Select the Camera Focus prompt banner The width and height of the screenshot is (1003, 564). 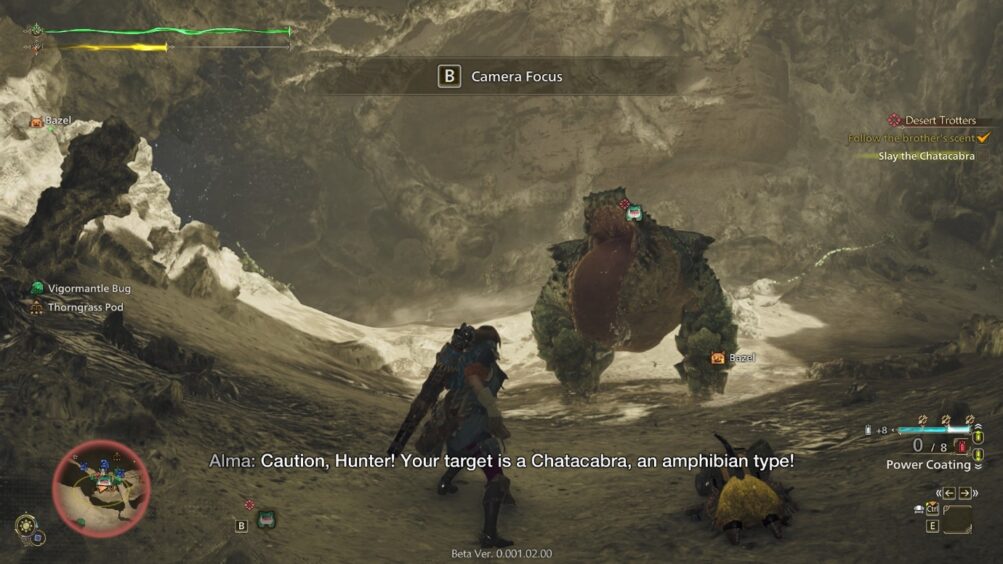coord(500,77)
